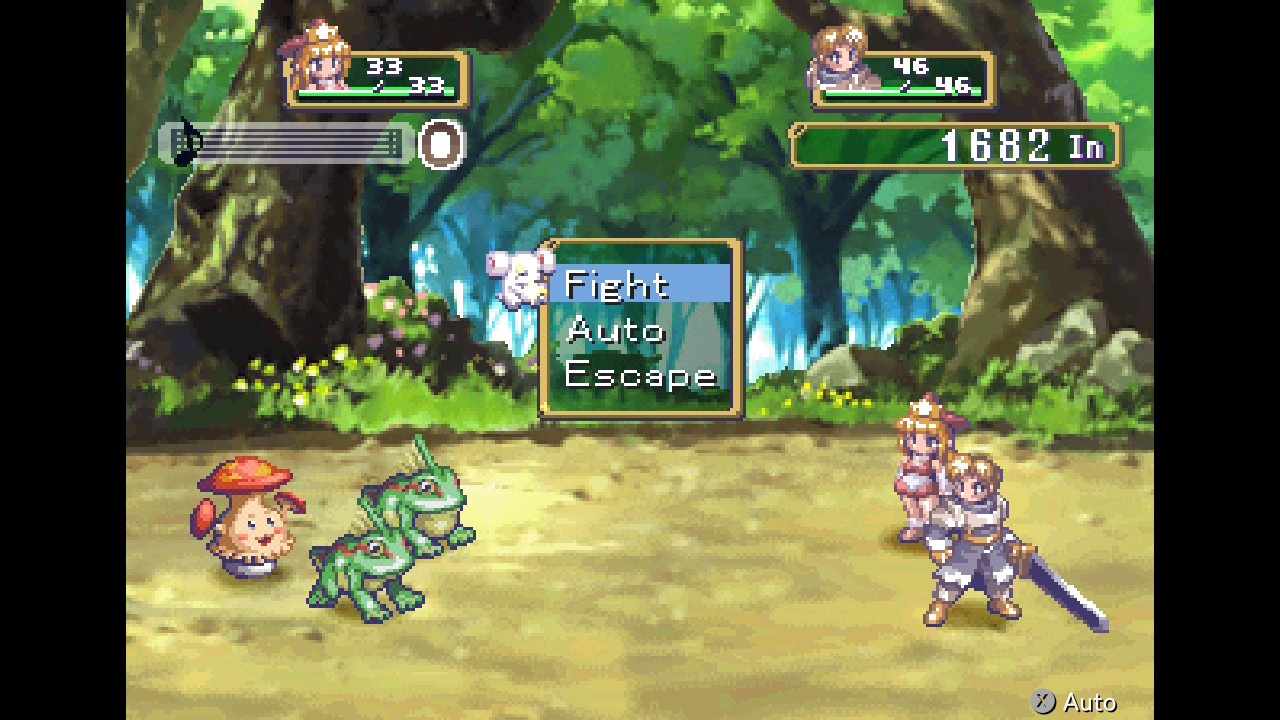1280x720 pixels.
Task: Click the X Auto prompt
Action: (x=1074, y=703)
